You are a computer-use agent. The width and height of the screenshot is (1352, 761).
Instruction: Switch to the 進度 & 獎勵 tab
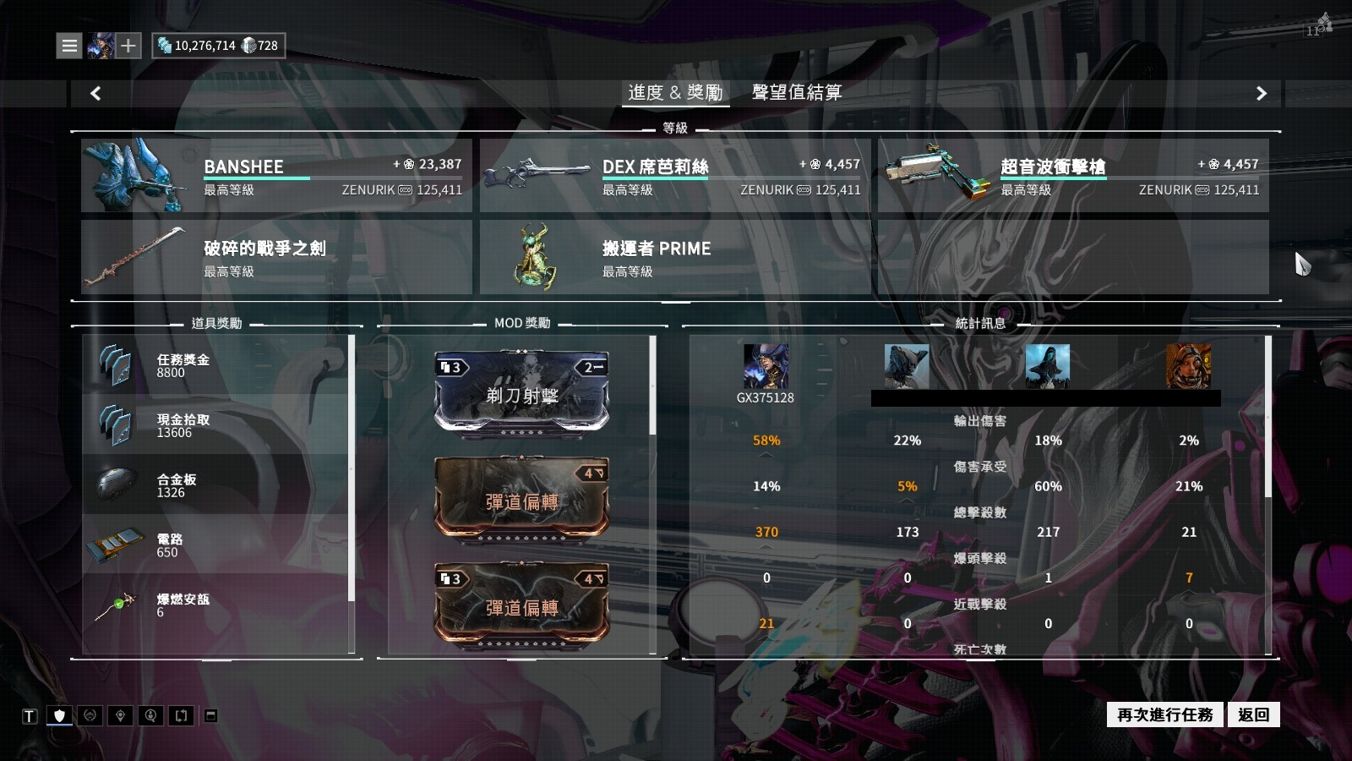click(x=676, y=92)
